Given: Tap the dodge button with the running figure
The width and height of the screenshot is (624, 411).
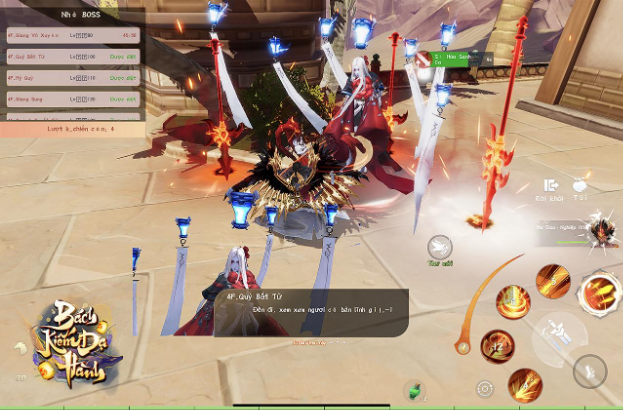Looking at the screenshot, I should [x=590, y=370].
